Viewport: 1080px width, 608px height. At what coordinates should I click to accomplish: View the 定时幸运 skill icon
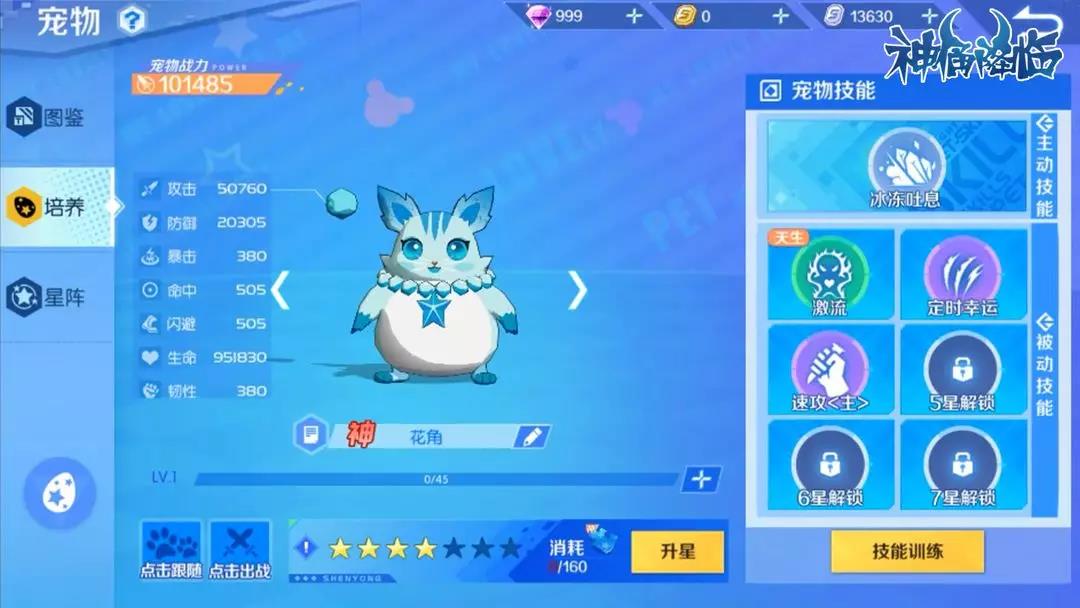962,271
